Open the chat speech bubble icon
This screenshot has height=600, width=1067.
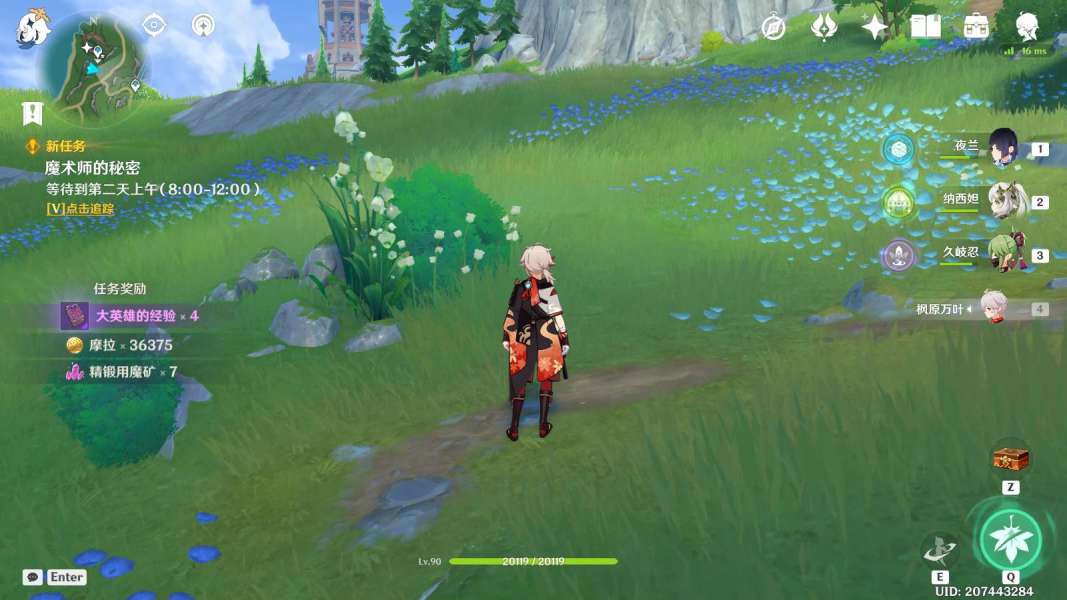coord(33,577)
